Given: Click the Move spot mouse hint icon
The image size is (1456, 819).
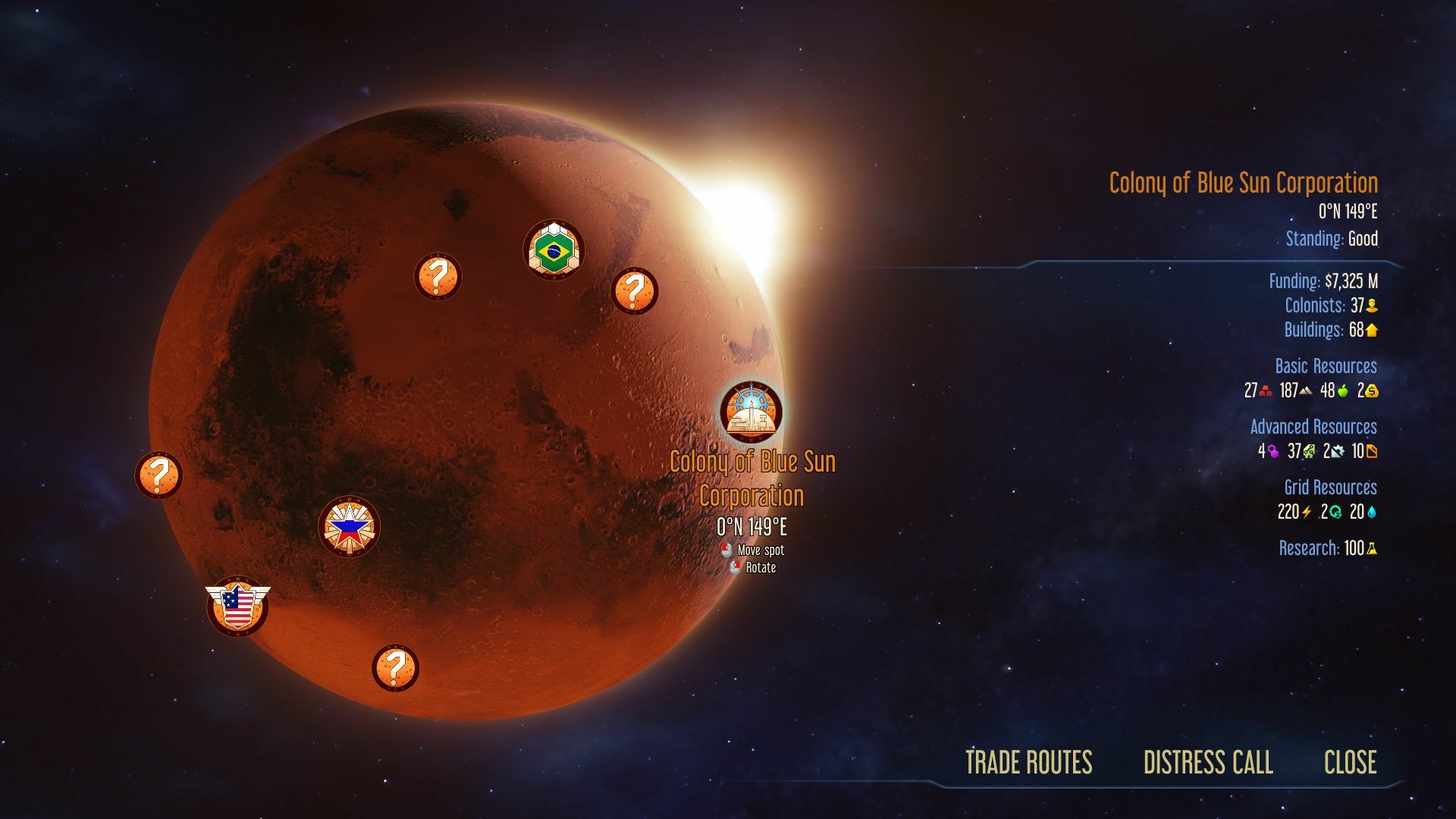Looking at the screenshot, I should pyautogui.click(x=726, y=551).
